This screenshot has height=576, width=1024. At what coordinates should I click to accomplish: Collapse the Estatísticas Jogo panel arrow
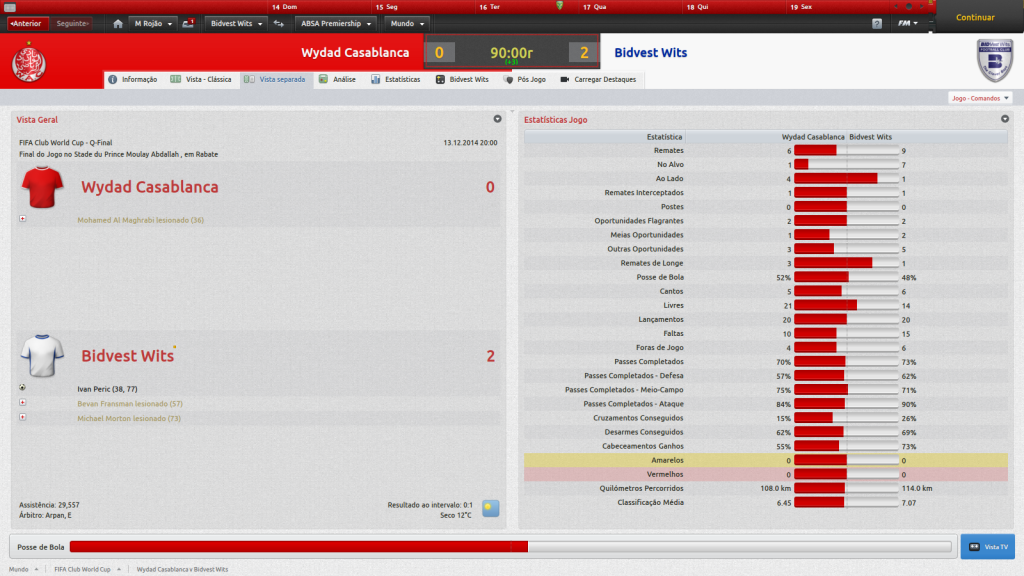(1003, 119)
